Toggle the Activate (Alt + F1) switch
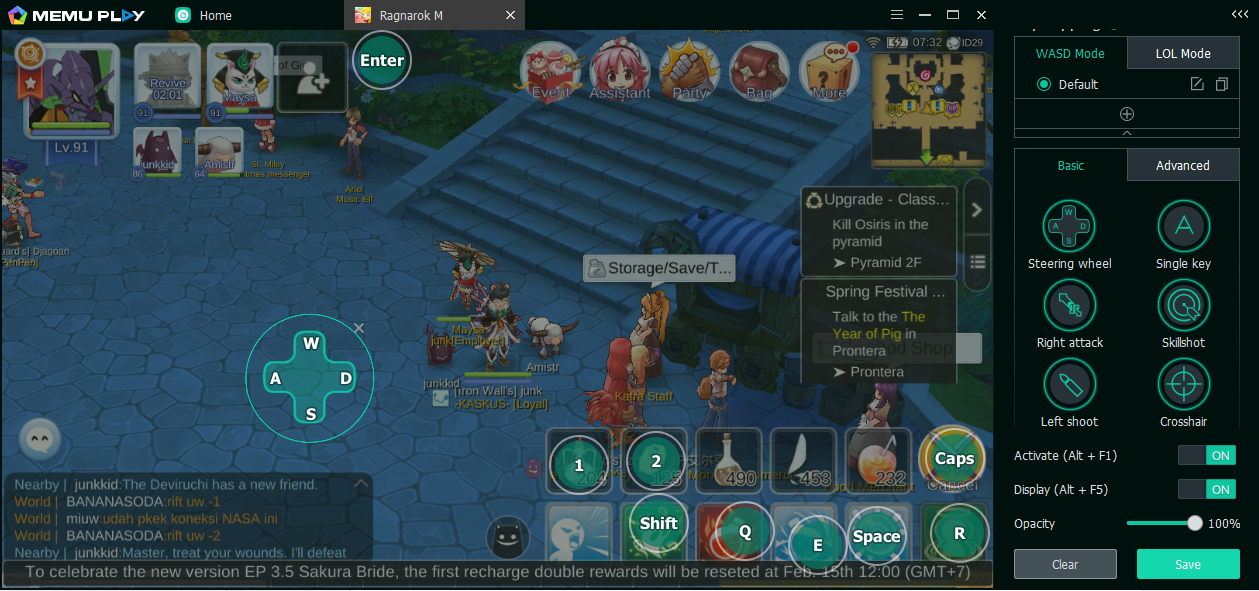The image size is (1259, 591). click(x=1206, y=456)
